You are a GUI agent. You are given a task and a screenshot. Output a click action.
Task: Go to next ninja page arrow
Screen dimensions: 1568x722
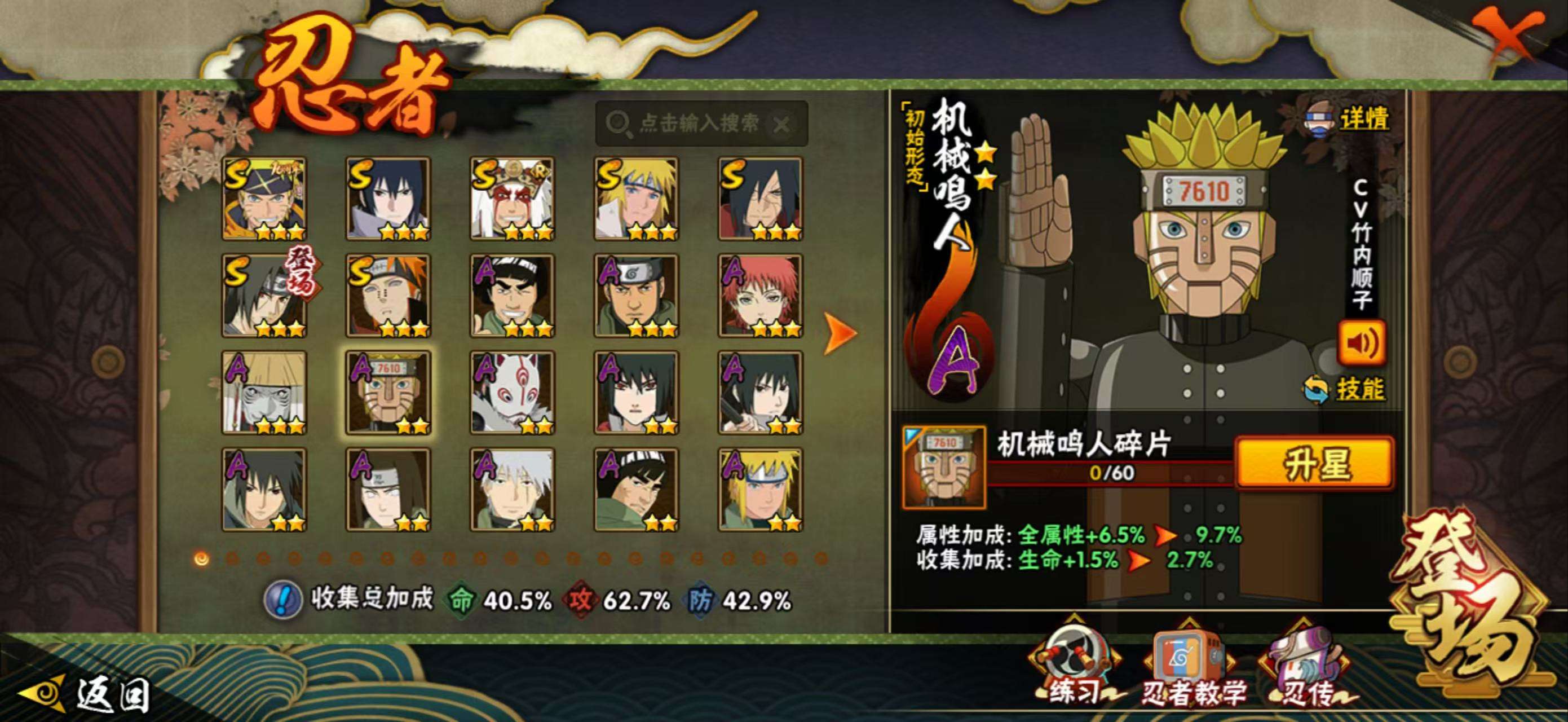tap(840, 333)
